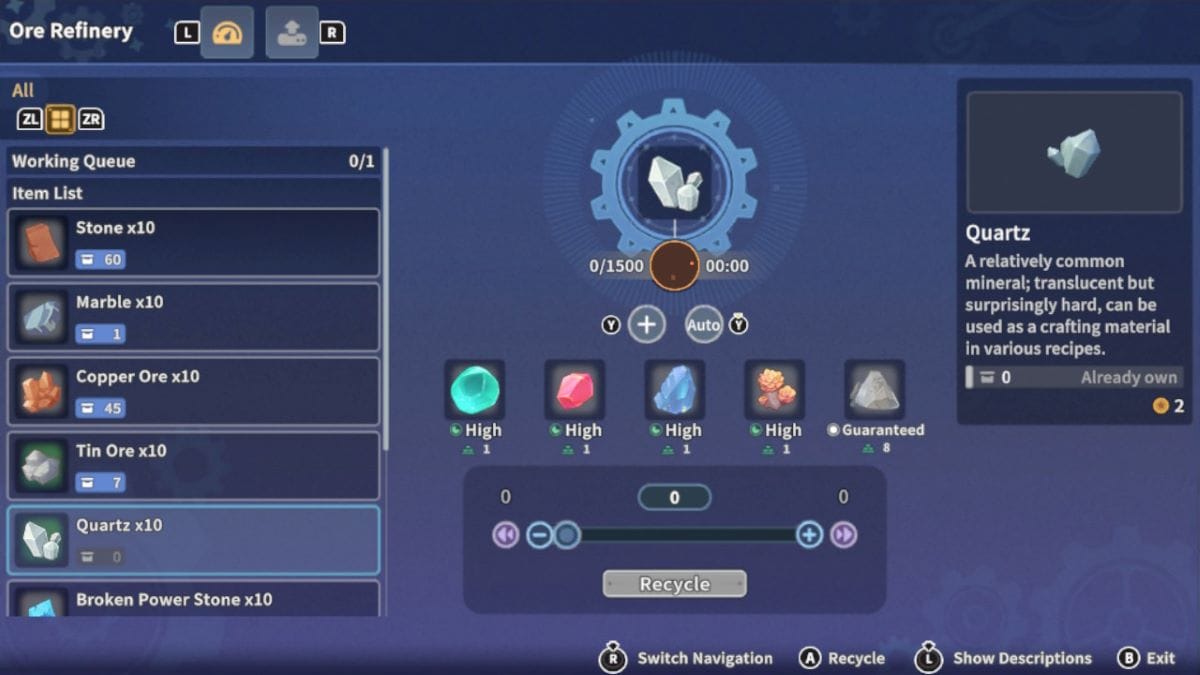Click the All category grid filter
This screenshot has height=675, width=1200.
60,120
